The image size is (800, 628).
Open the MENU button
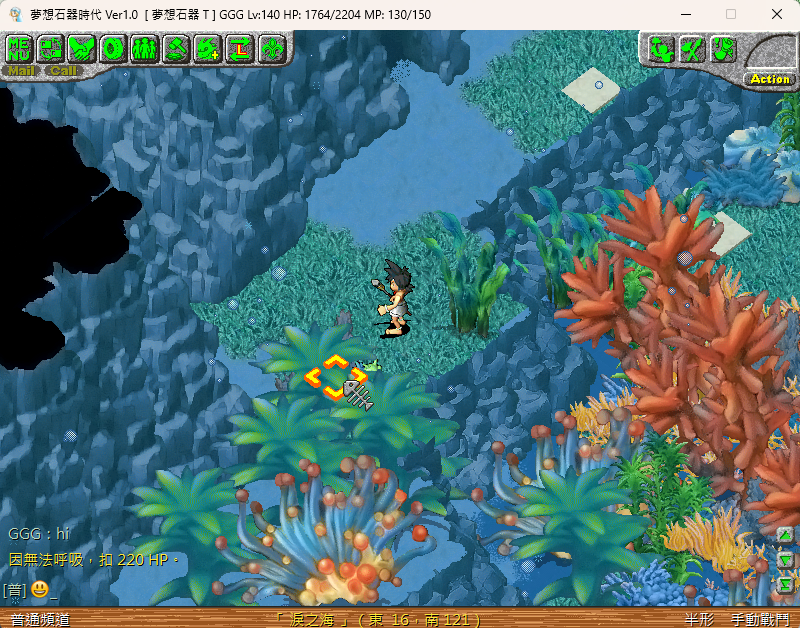point(20,47)
